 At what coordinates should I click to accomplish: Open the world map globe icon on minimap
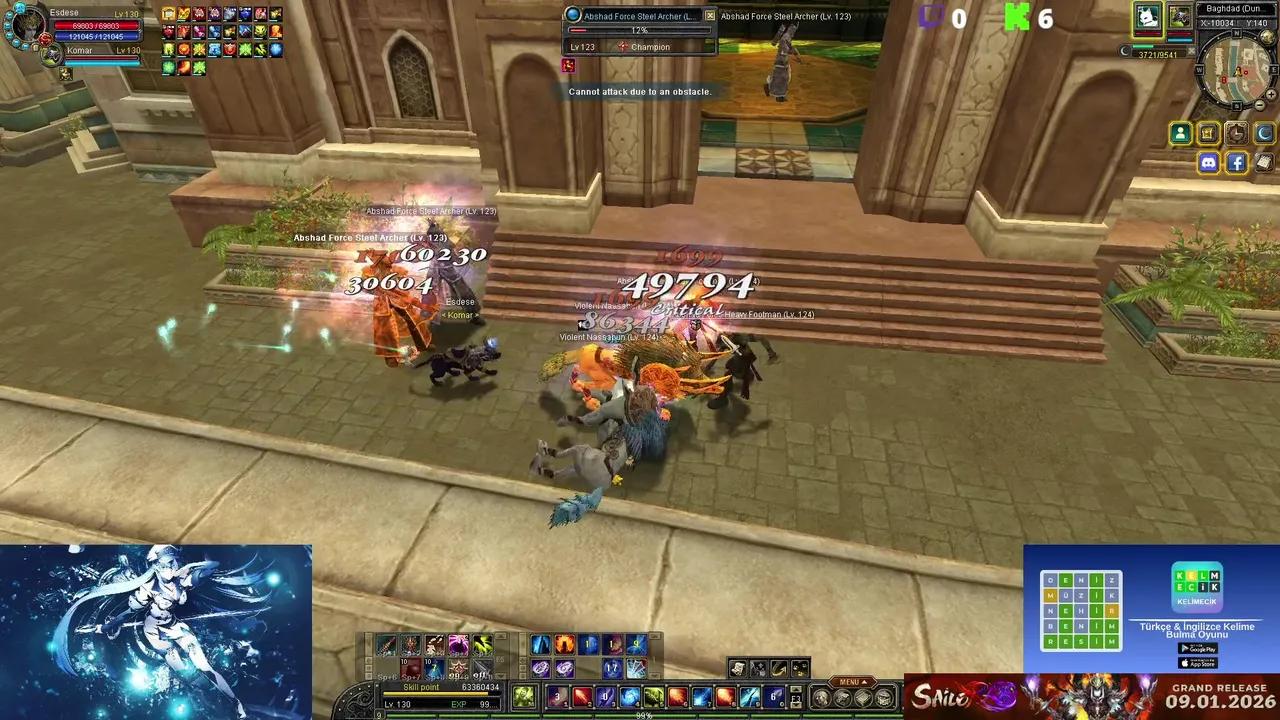click(1266, 35)
